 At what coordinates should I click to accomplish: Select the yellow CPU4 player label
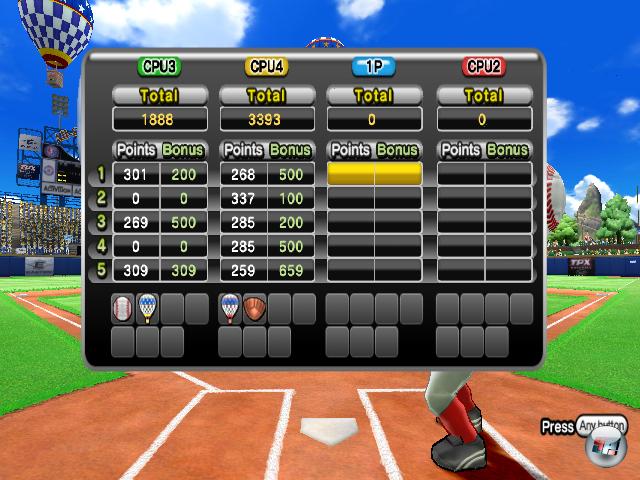pyautogui.click(x=267, y=67)
